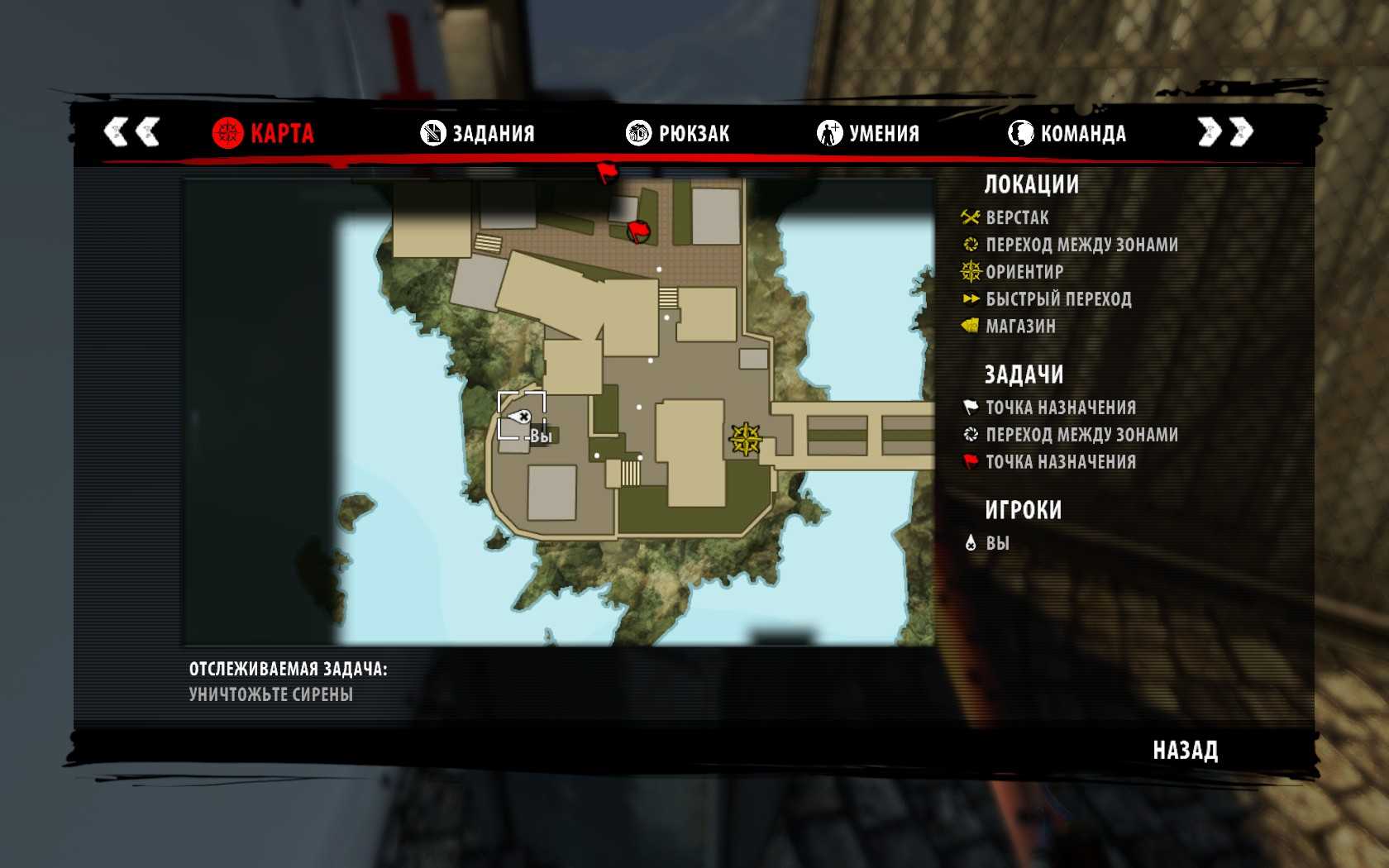Open the Рюкзак tab
Image resolution: width=1389 pixels, height=868 pixels.
678,133
